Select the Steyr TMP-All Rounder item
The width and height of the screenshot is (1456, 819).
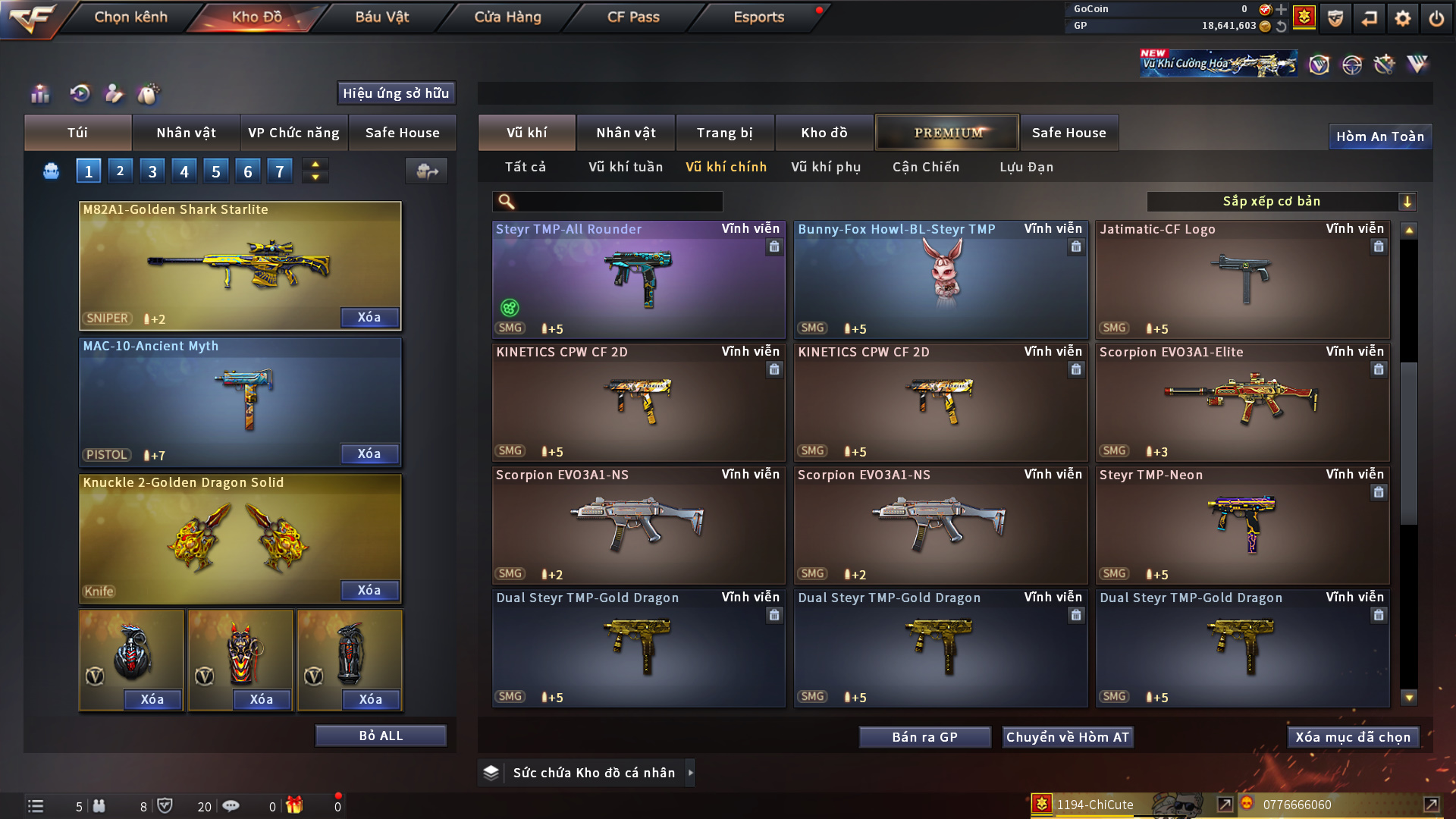pyautogui.click(x=639, y=279)
